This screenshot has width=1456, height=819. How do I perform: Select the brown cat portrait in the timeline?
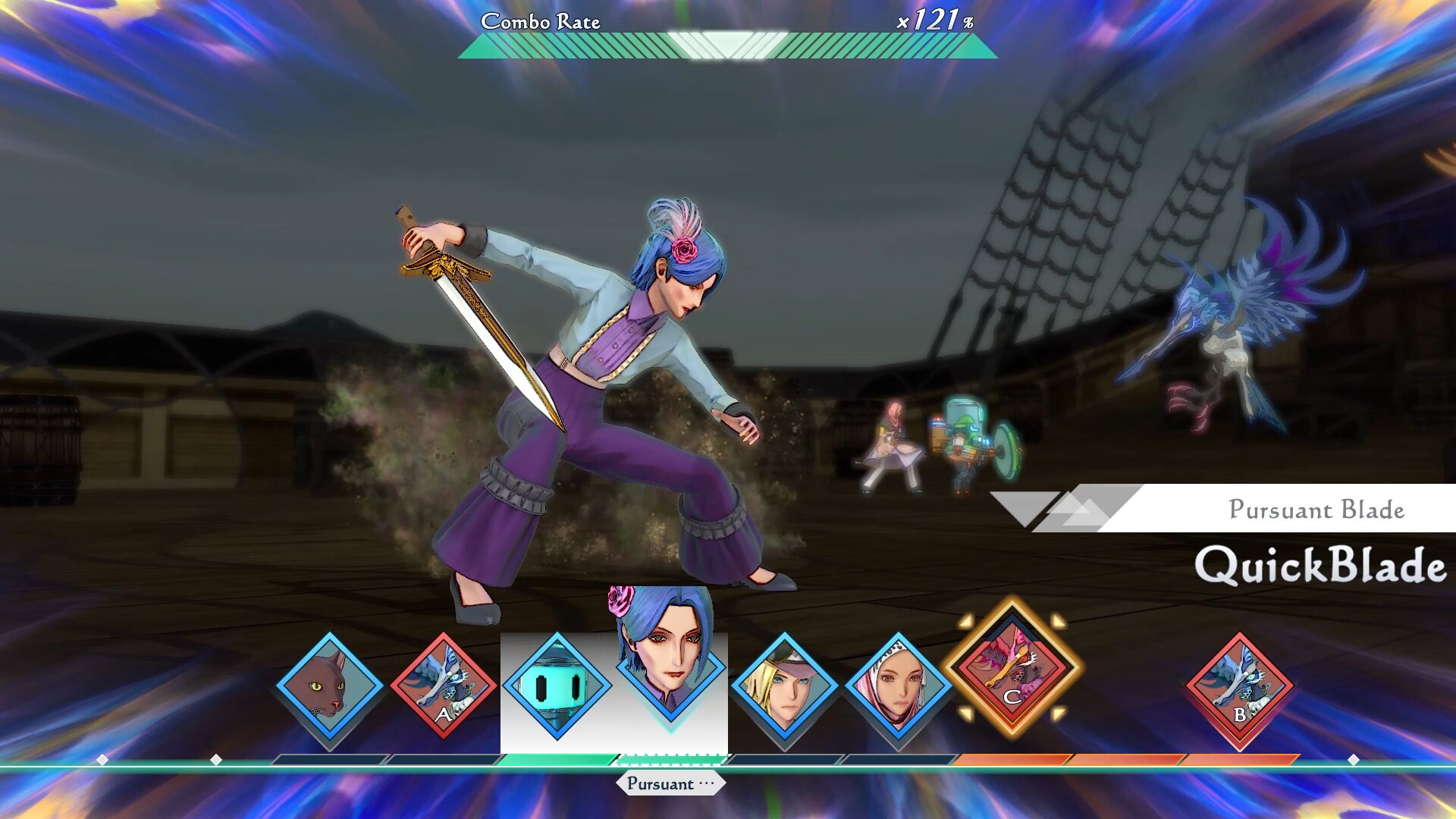pyautogui.click(x=329, y=686)
